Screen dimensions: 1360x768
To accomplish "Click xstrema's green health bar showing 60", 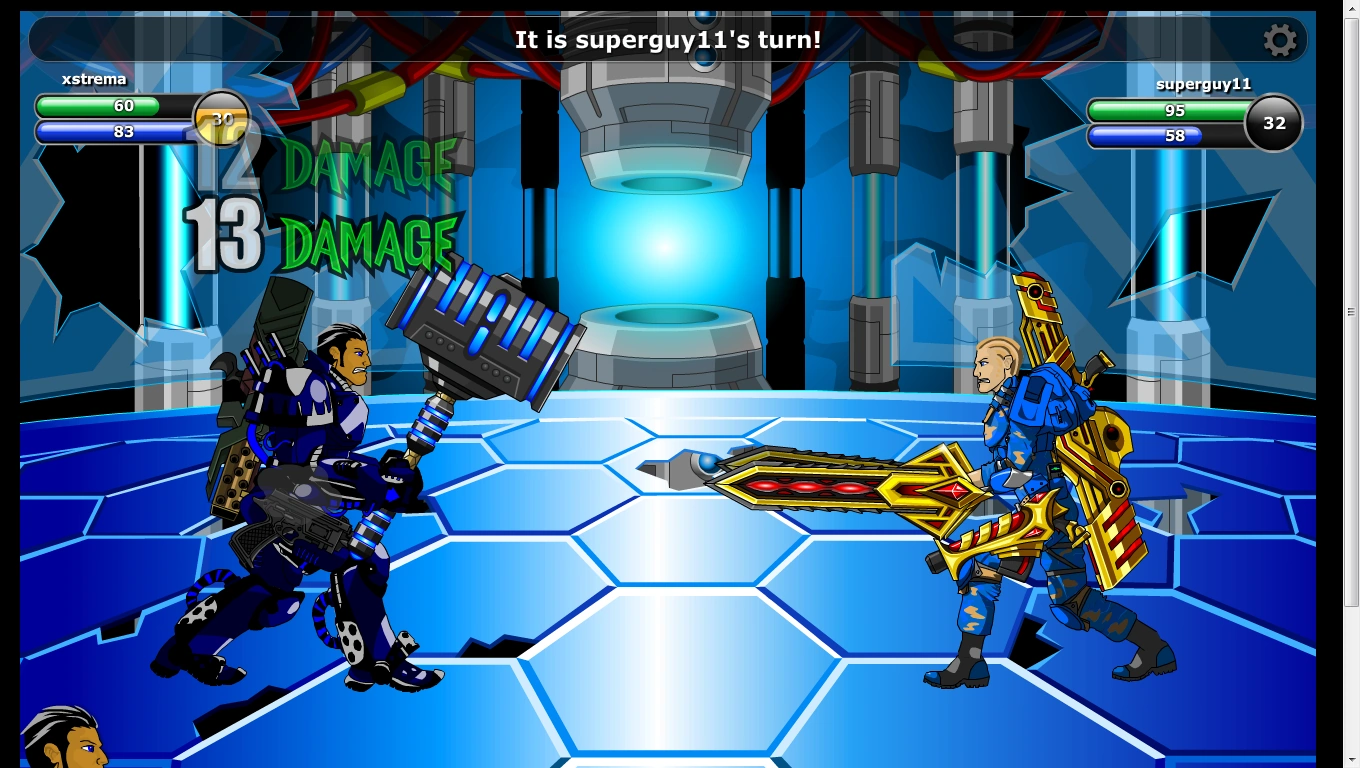I will (110, 105).
